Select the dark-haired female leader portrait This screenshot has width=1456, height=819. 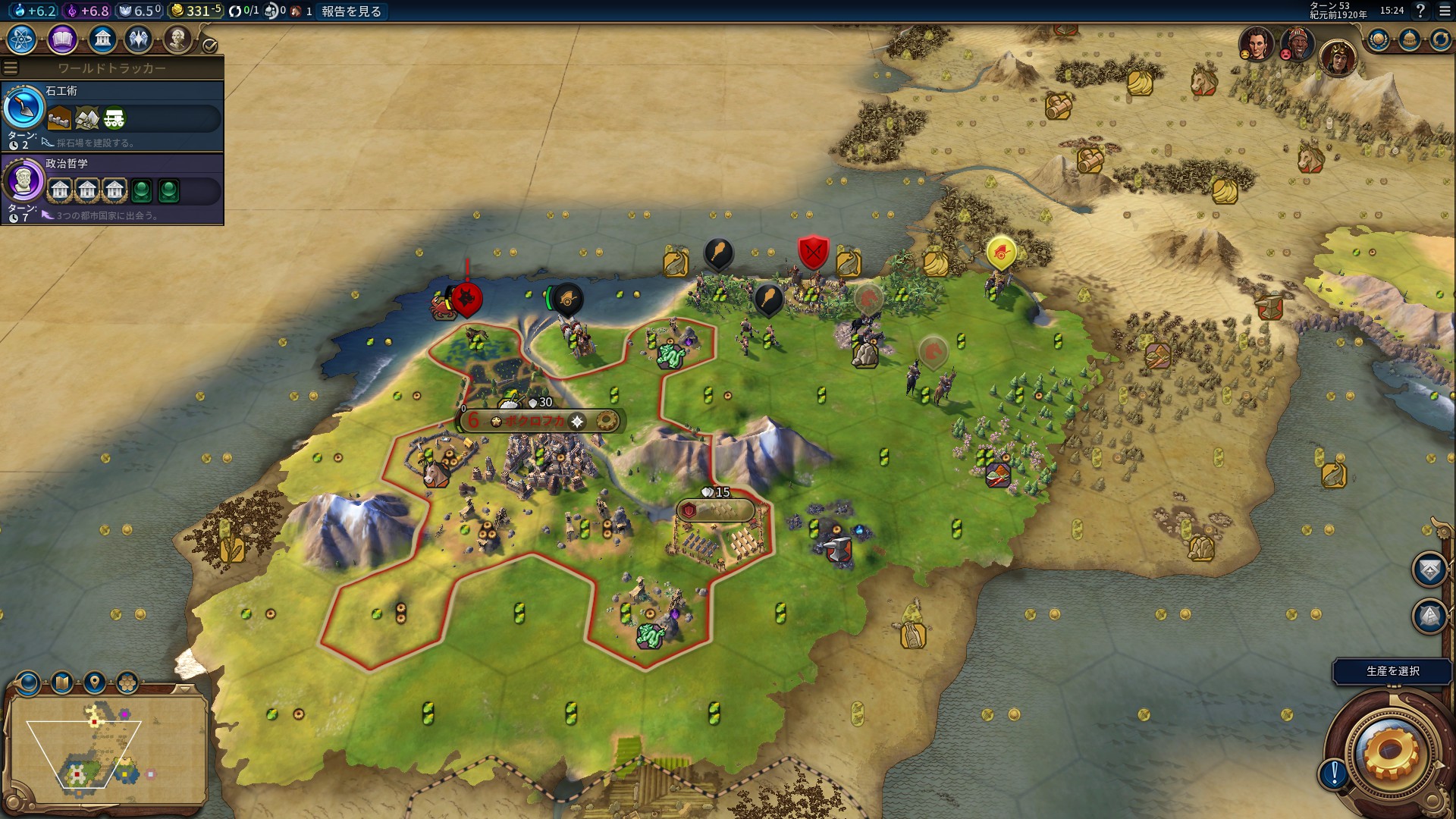pos(1256,44)
